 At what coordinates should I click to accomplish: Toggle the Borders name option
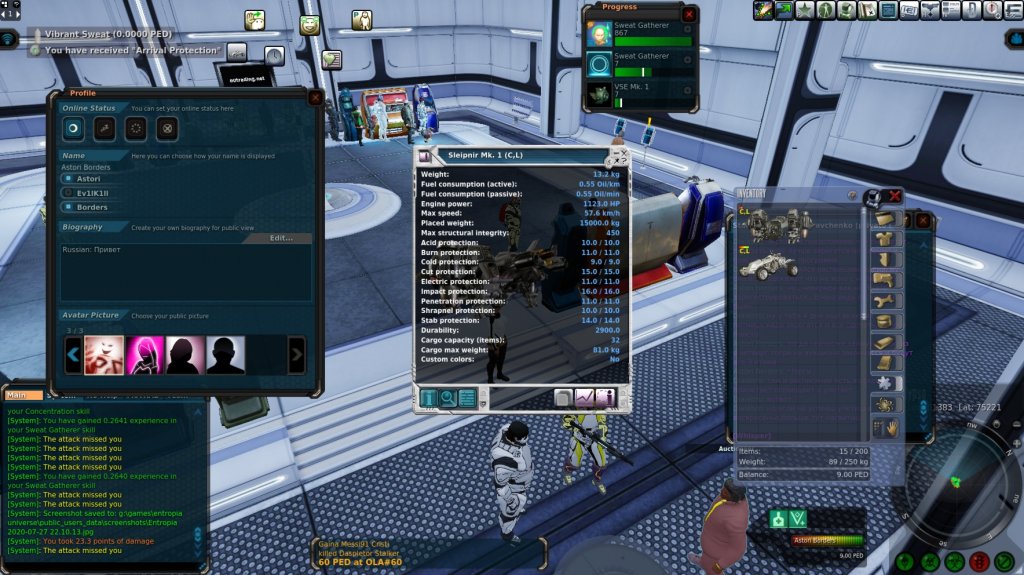click(x=69, y=207)
